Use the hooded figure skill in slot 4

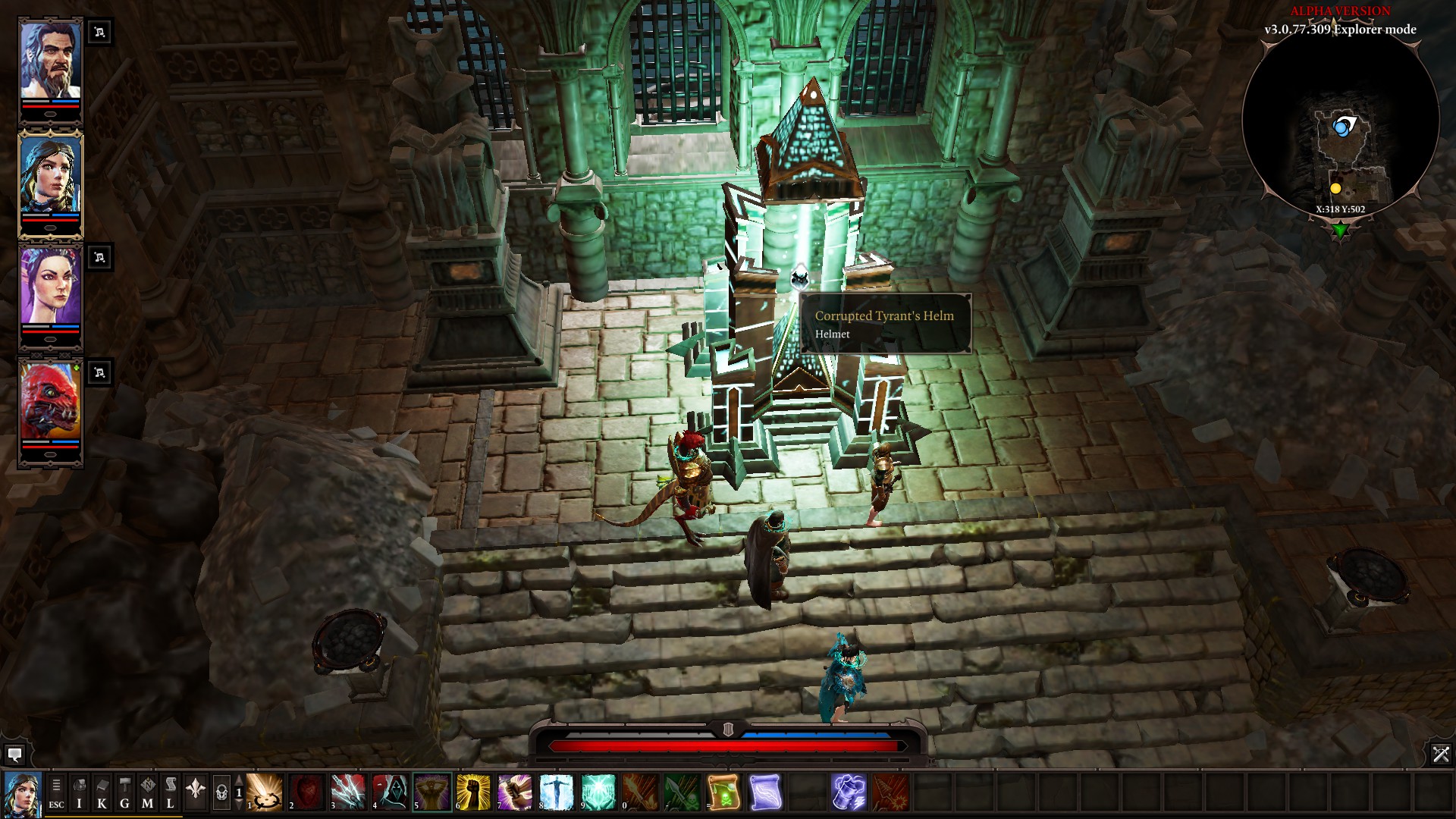point(390,792)
